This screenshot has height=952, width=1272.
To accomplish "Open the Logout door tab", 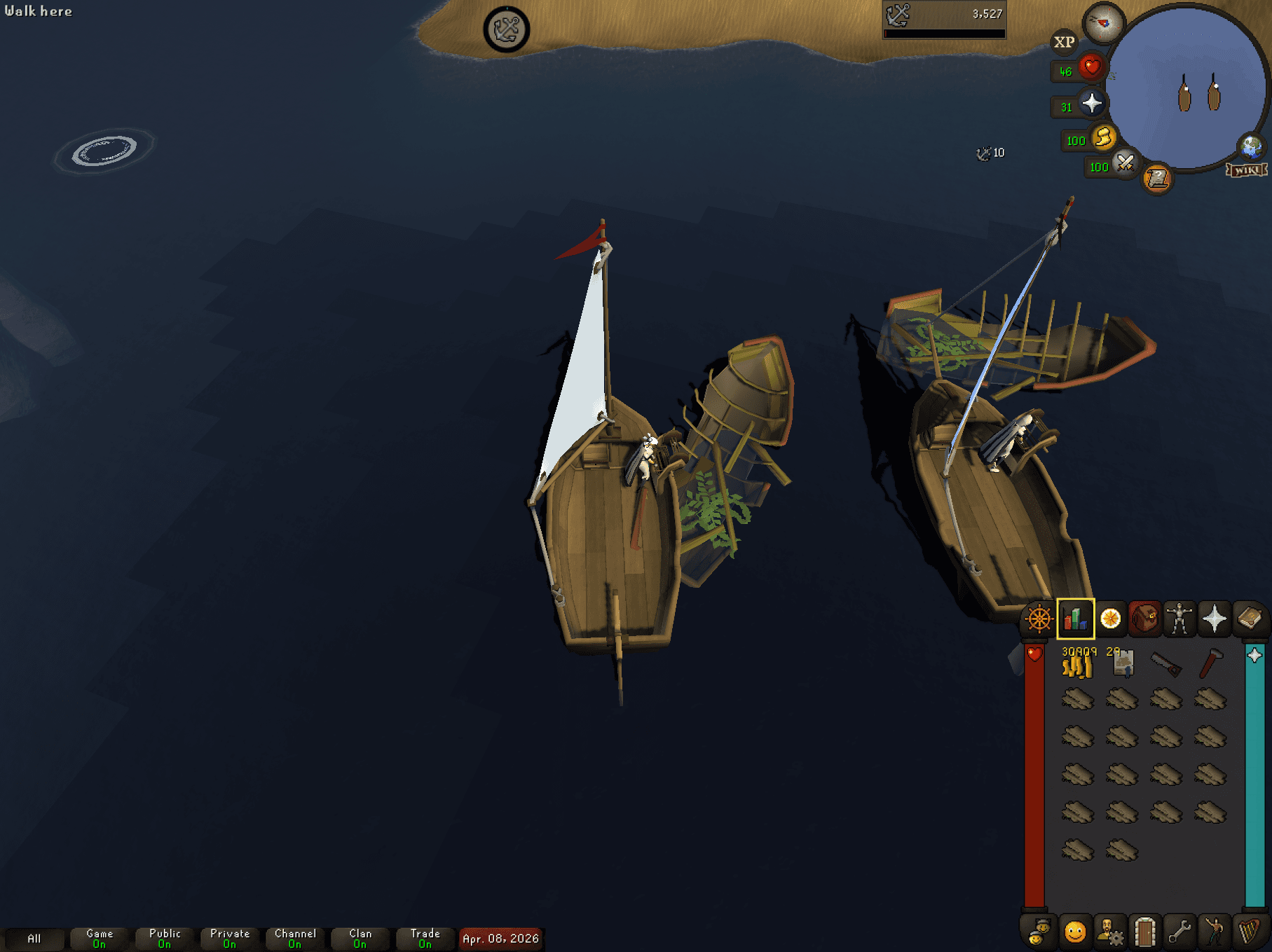I will [1144, 932].
